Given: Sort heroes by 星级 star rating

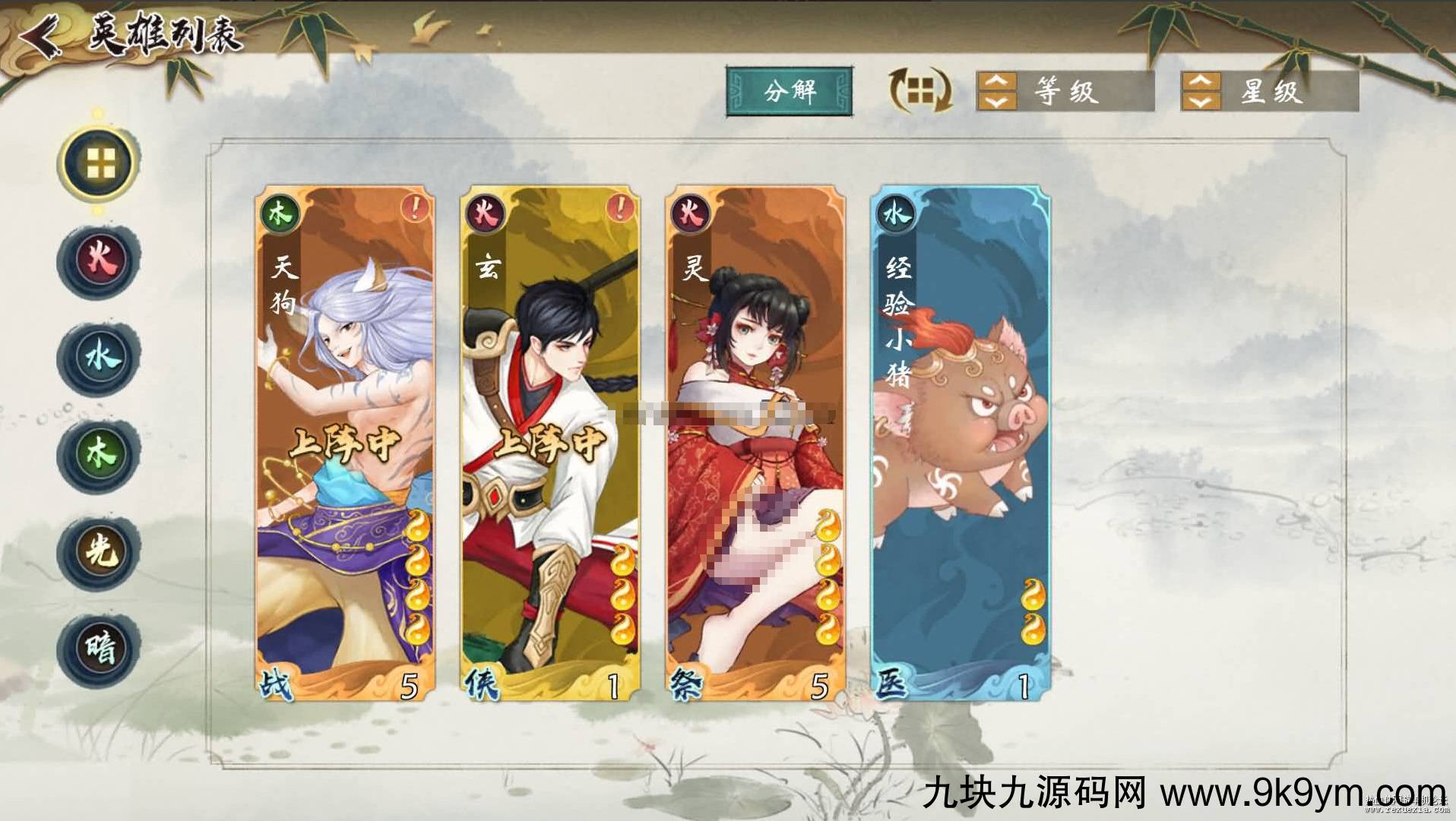Looking at the screenshot, I should pyautogui.click(x=1269, y=92).
